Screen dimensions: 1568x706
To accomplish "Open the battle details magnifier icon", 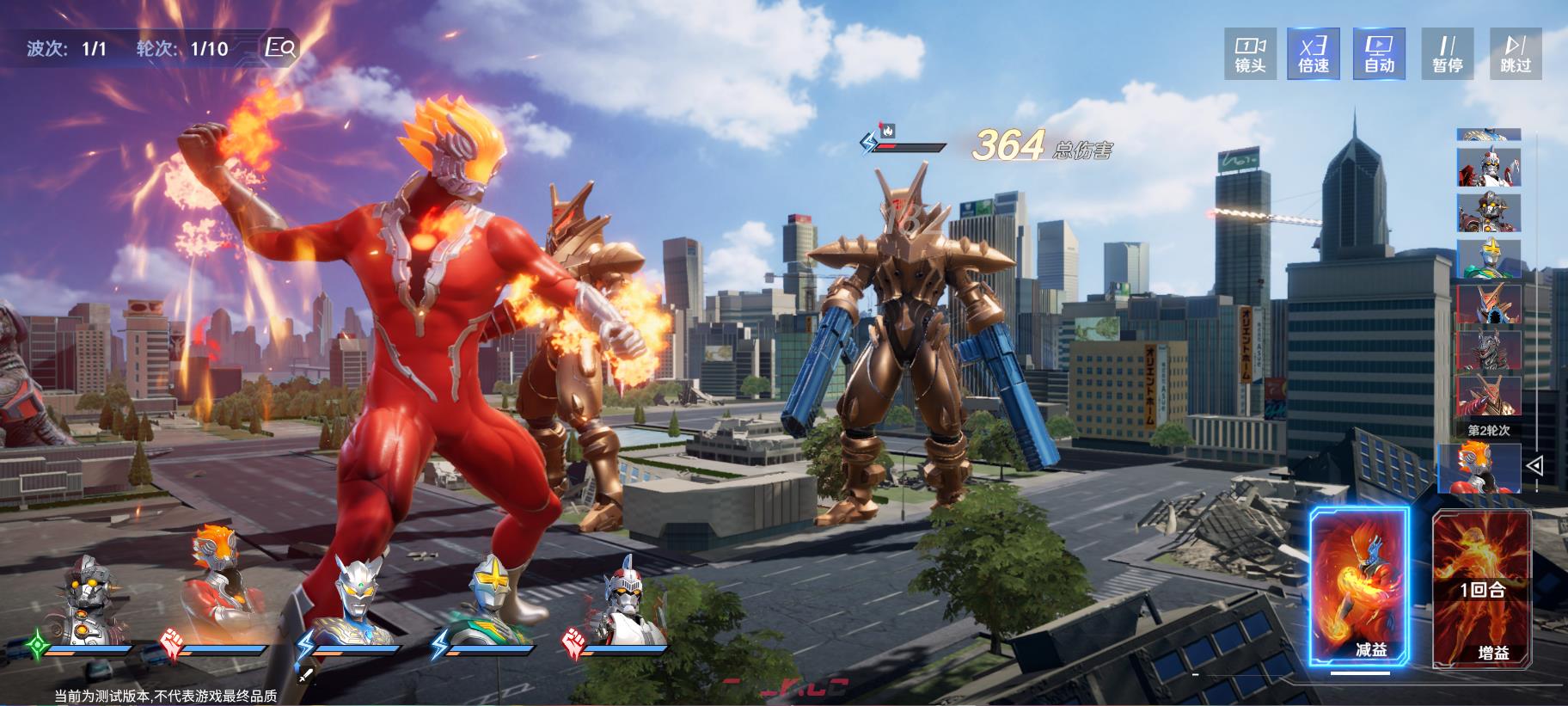I will (x=280, y=47).
